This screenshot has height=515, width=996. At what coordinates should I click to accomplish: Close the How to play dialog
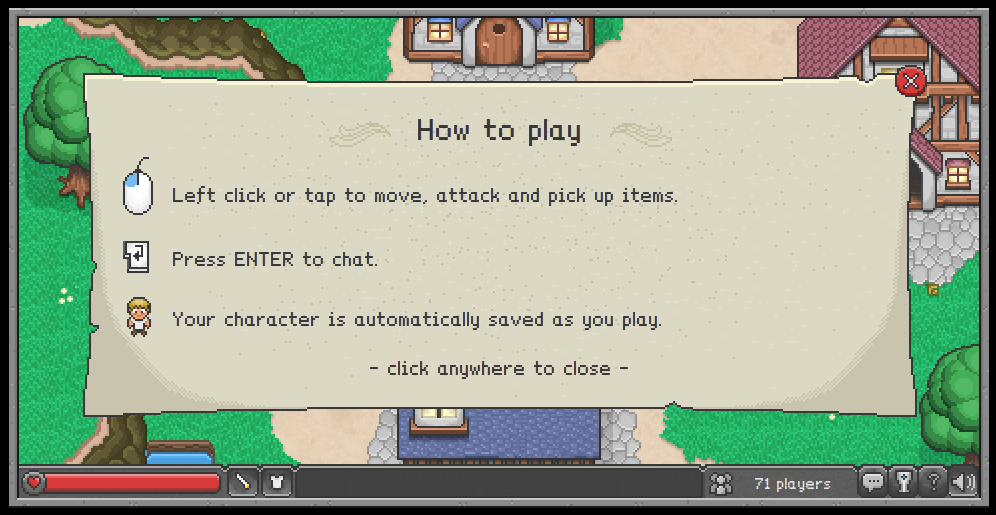(x=910, y=81)
